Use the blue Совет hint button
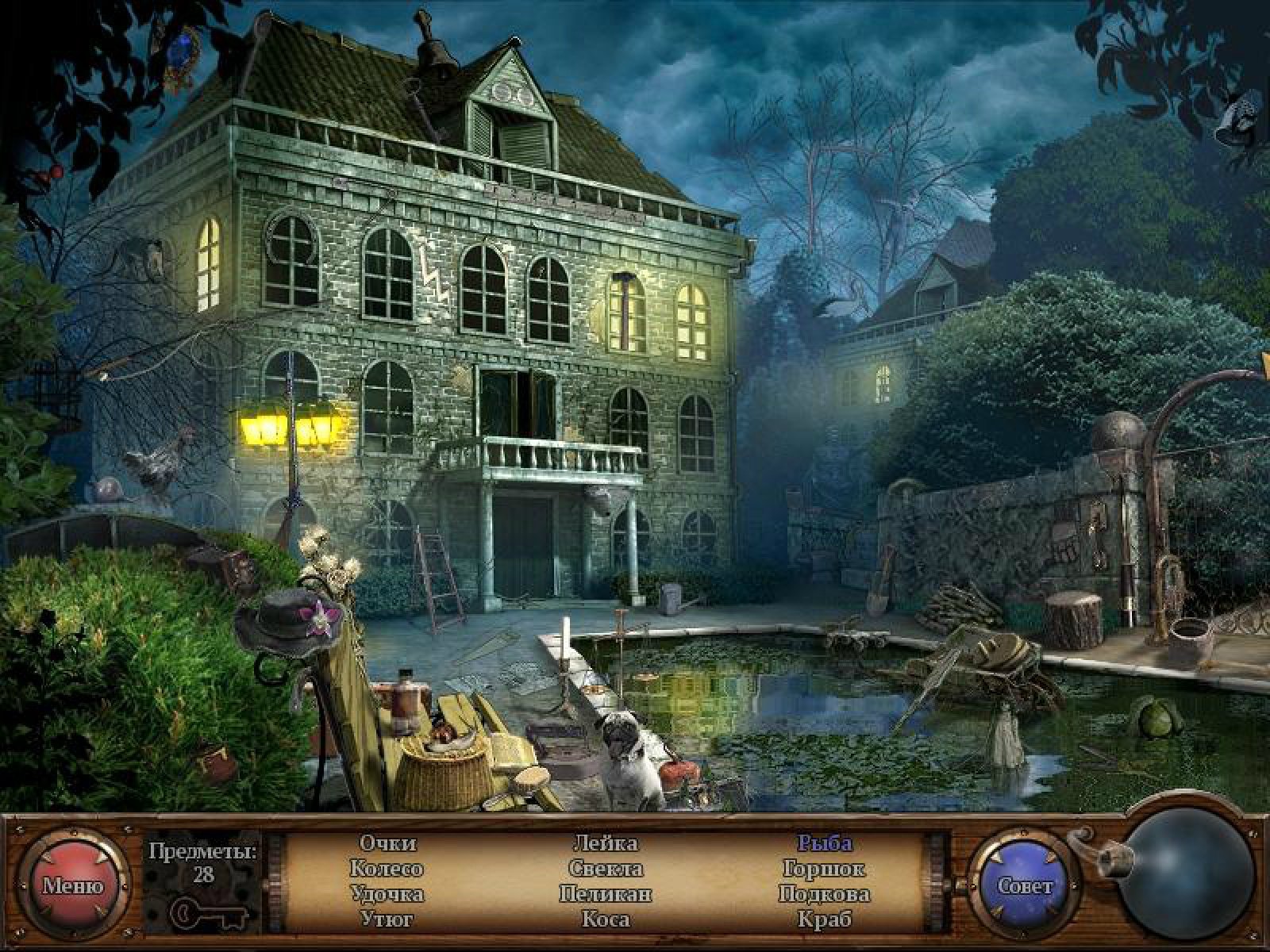This screenshot has width=1270, height=952. coord(1025,885)
